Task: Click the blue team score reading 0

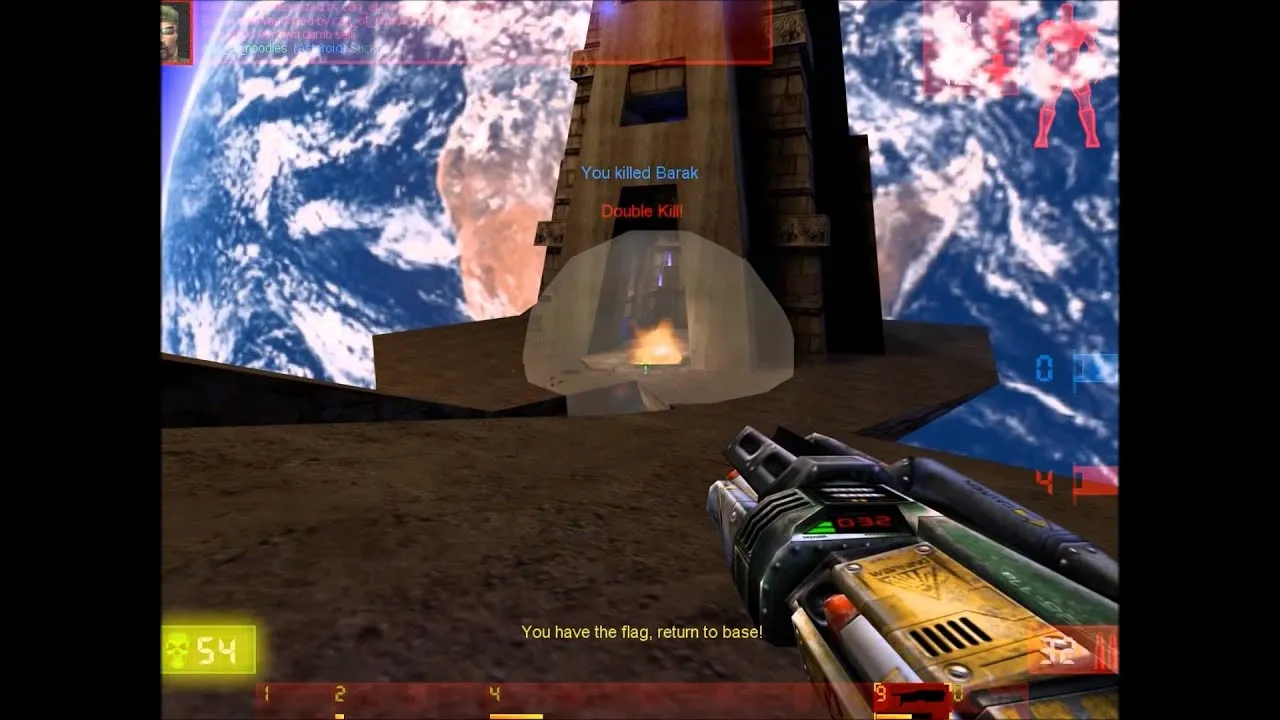Action: click(1044, 369)
